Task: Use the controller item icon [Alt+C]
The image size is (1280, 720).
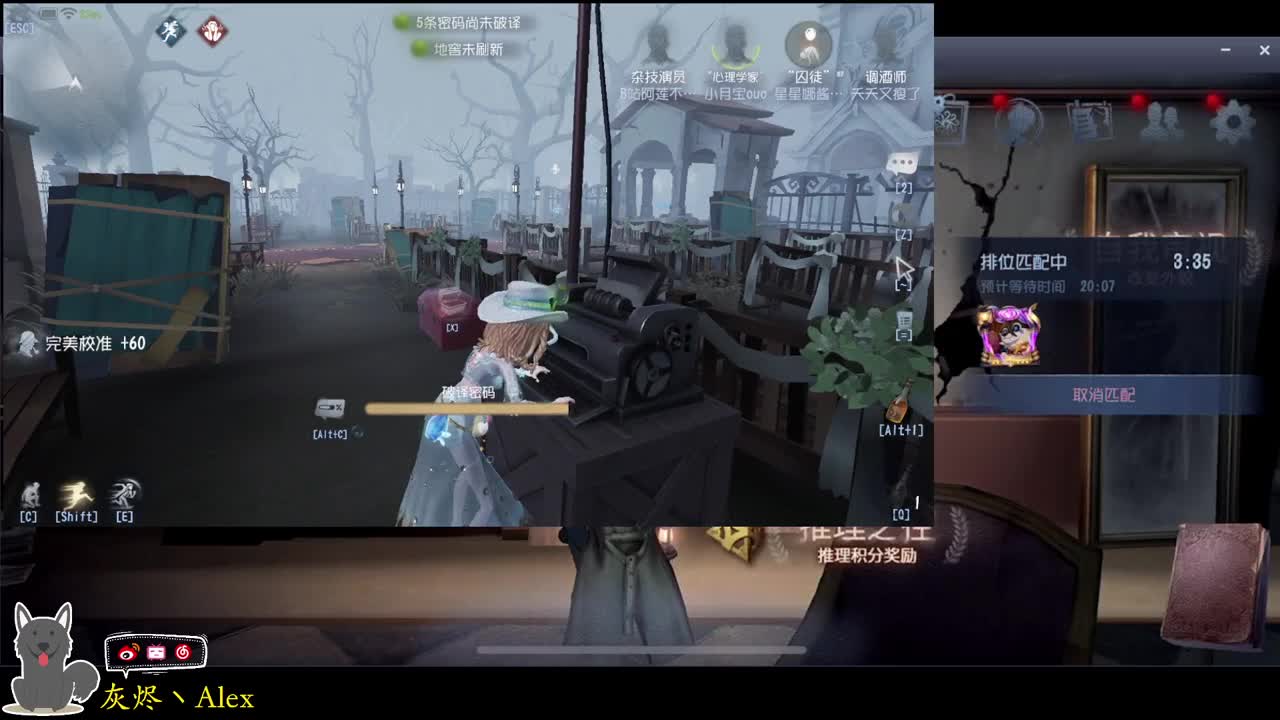Action: (x=332, y=406)
